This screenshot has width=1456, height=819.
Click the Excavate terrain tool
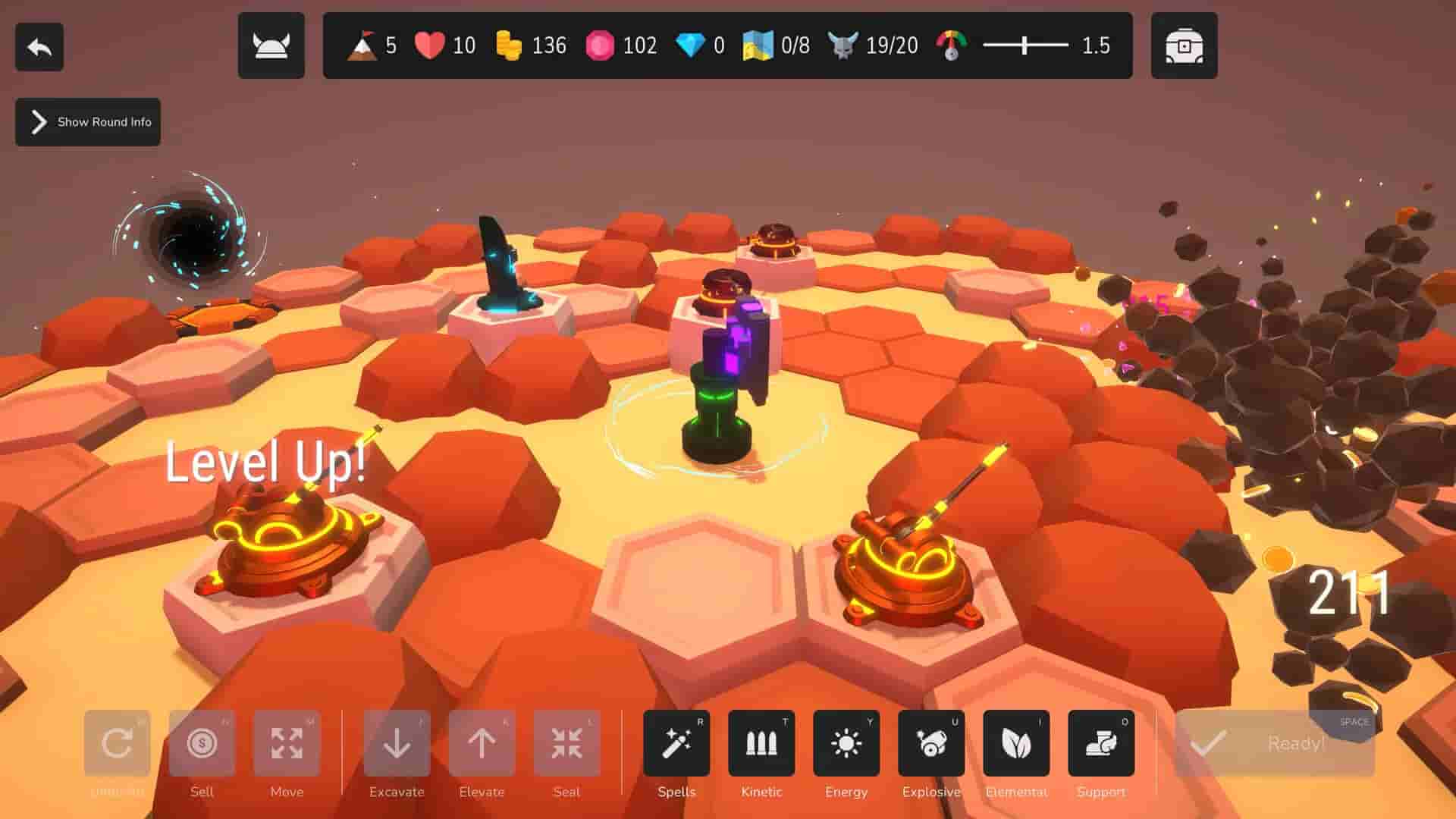point(397,743)
